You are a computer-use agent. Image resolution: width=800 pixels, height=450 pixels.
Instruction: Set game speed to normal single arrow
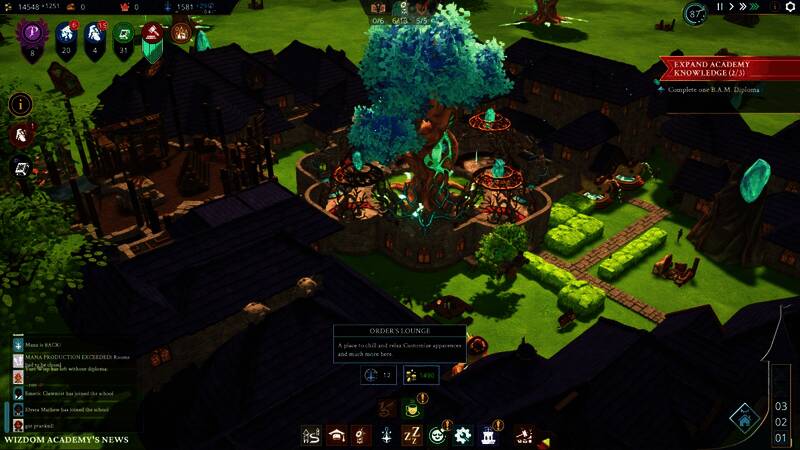tap(732, 7)
